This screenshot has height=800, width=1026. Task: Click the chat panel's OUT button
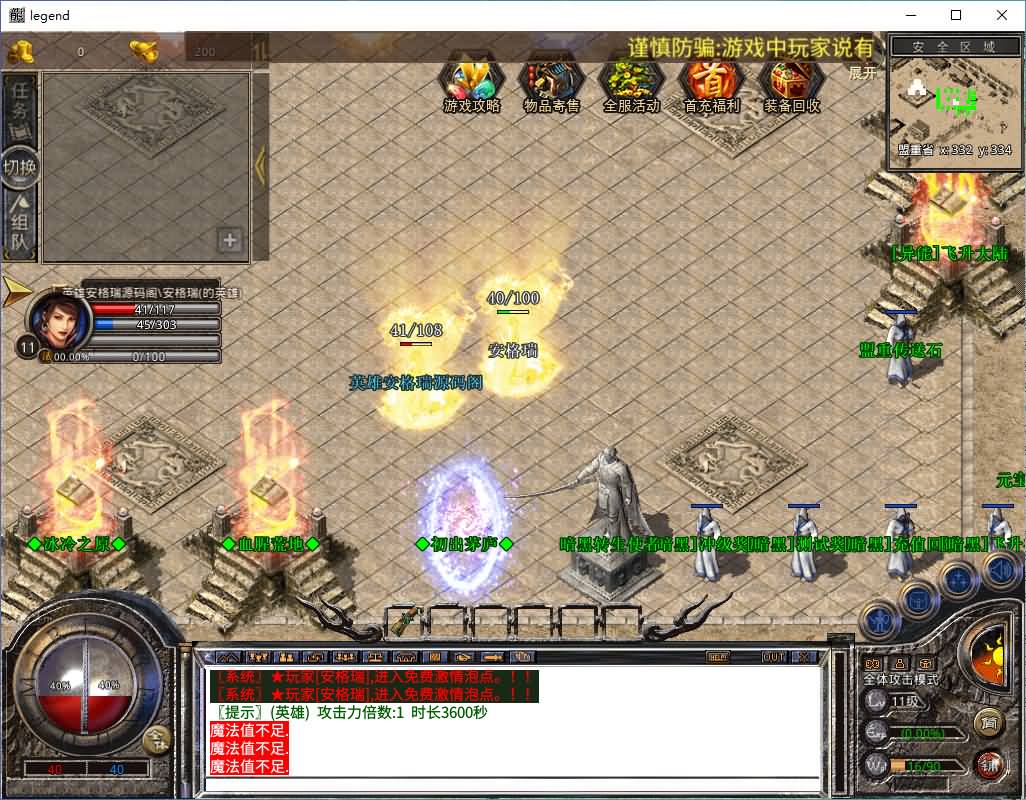(773, 657)
